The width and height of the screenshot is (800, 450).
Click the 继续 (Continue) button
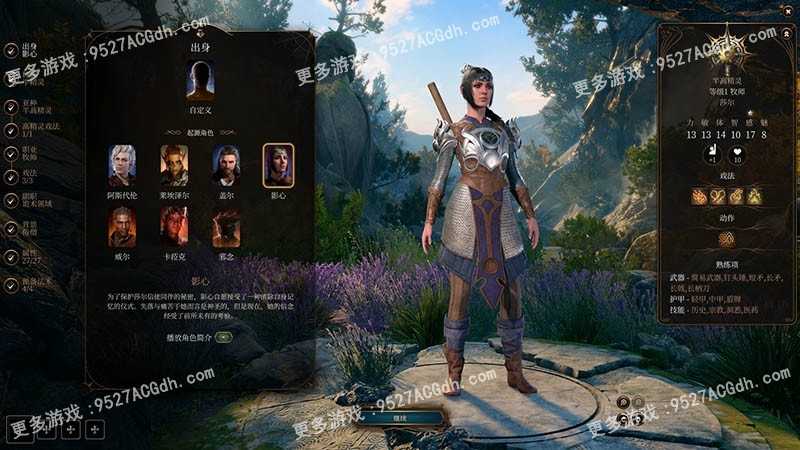click(x=399, y=418)
